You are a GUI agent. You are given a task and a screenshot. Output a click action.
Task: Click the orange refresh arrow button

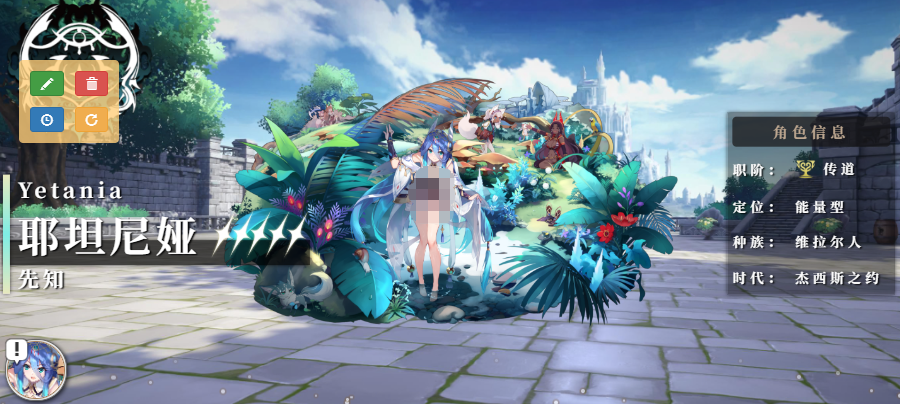91,120
